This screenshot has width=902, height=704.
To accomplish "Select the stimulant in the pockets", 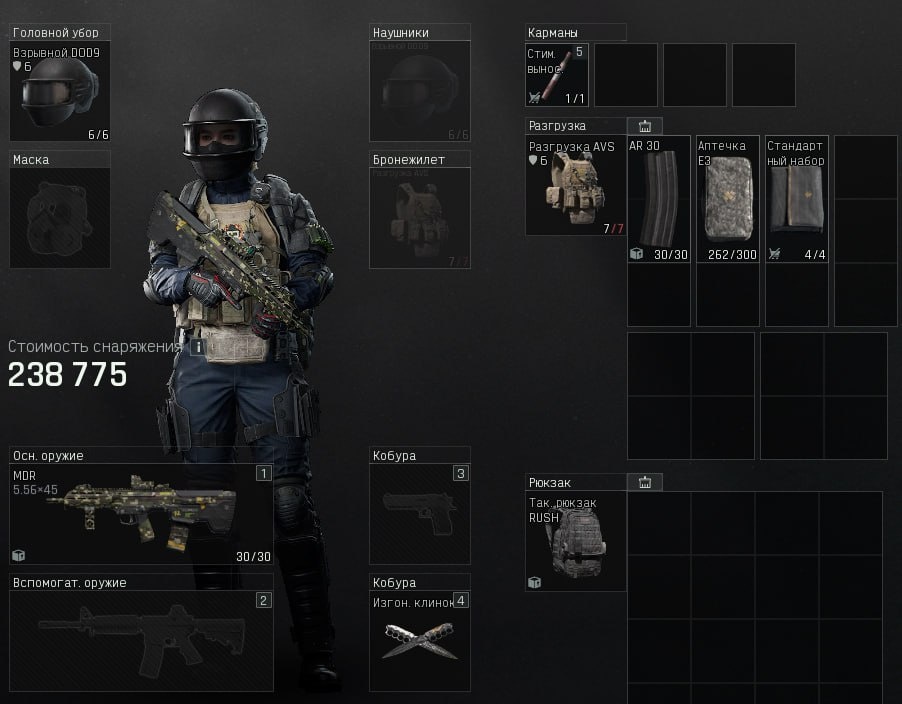I will pyautogui.click(x=557, y=75).
